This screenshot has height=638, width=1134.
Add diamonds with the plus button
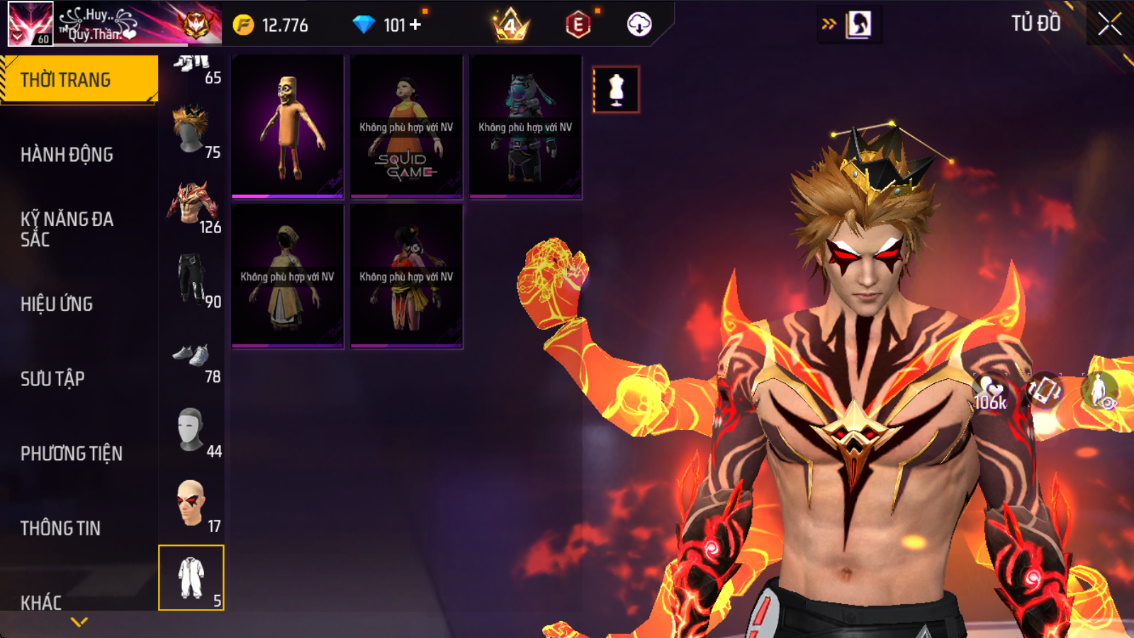coord(416,25)
